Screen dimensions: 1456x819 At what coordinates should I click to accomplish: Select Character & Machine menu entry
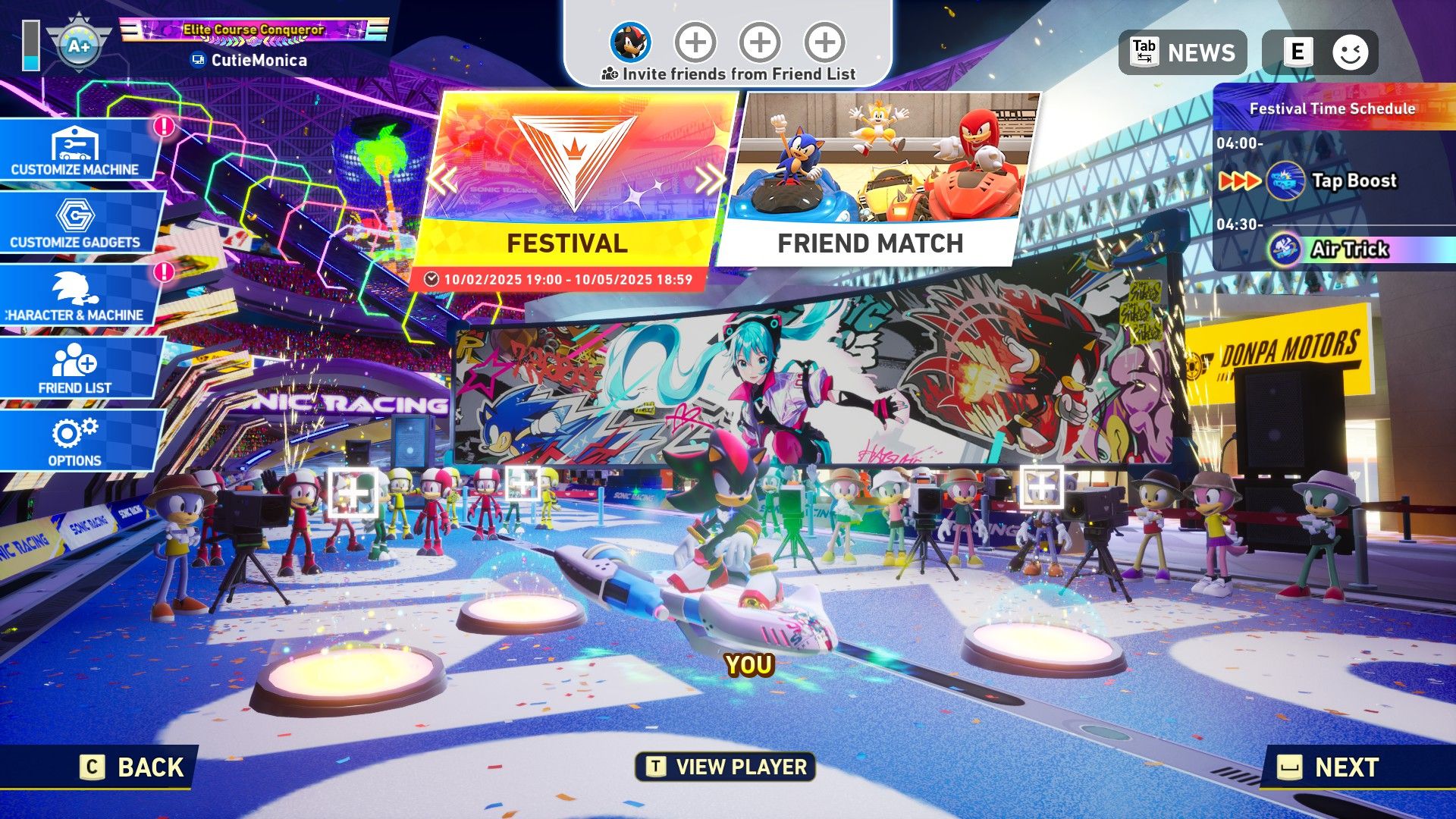76,295
